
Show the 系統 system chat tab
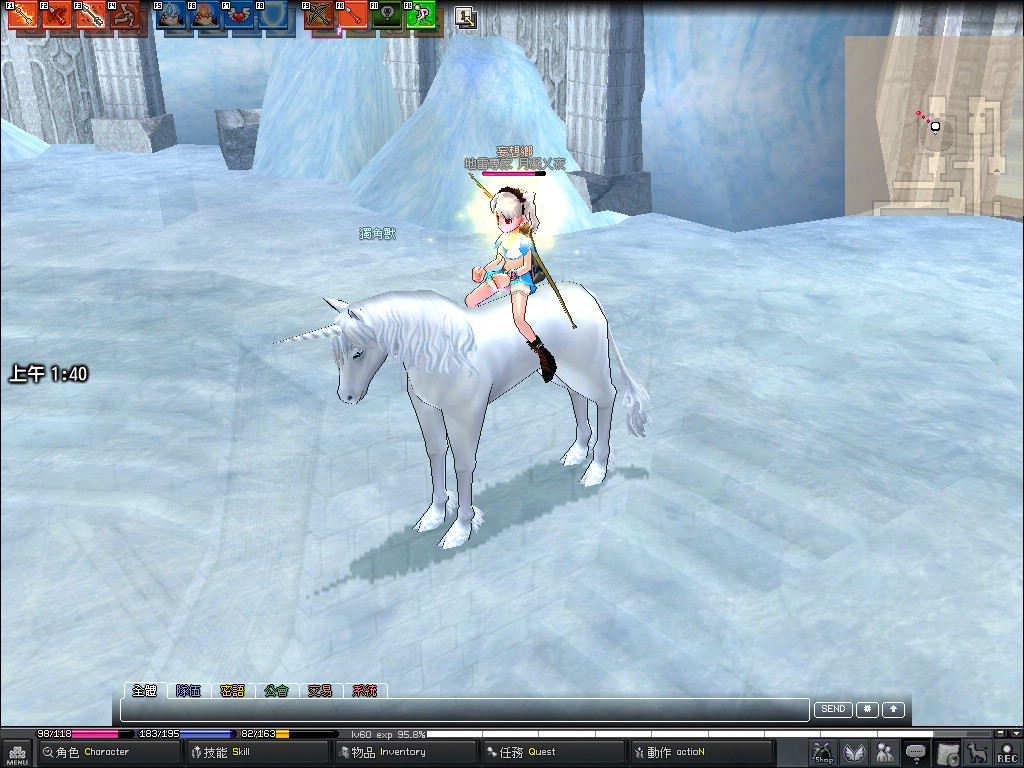pos(365,690)
